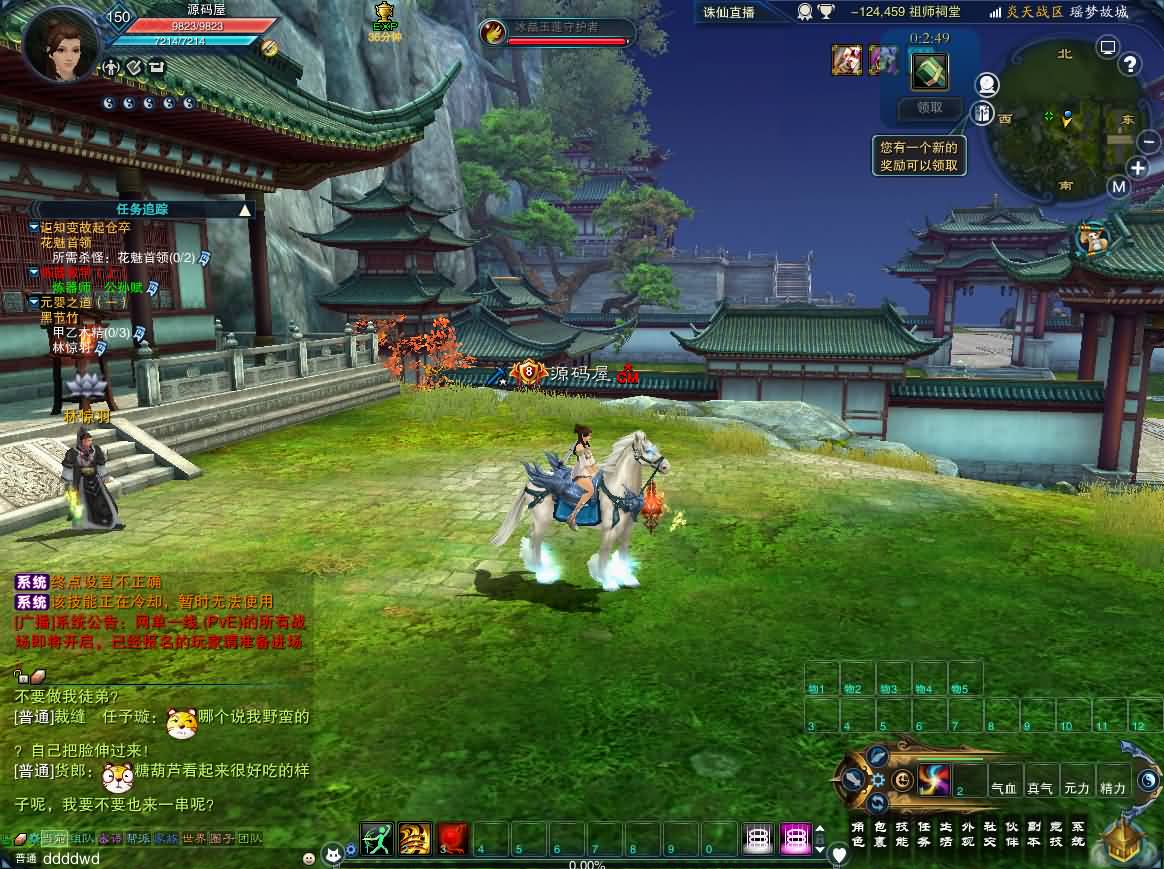Screen dimensions: 1164x869
Task: Open the 技能 skills menu
Action: pos(902,834)
